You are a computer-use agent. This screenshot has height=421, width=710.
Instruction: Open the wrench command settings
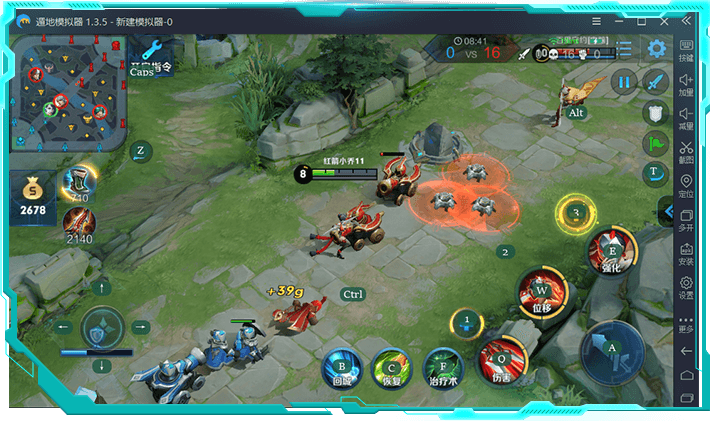tap(152, 49)
